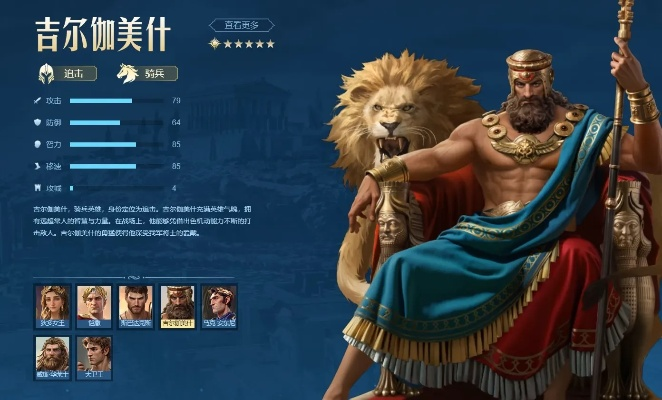Open the 查看更多 (view more) button
Screen dimensions: 662x400
tap(241, 24)
